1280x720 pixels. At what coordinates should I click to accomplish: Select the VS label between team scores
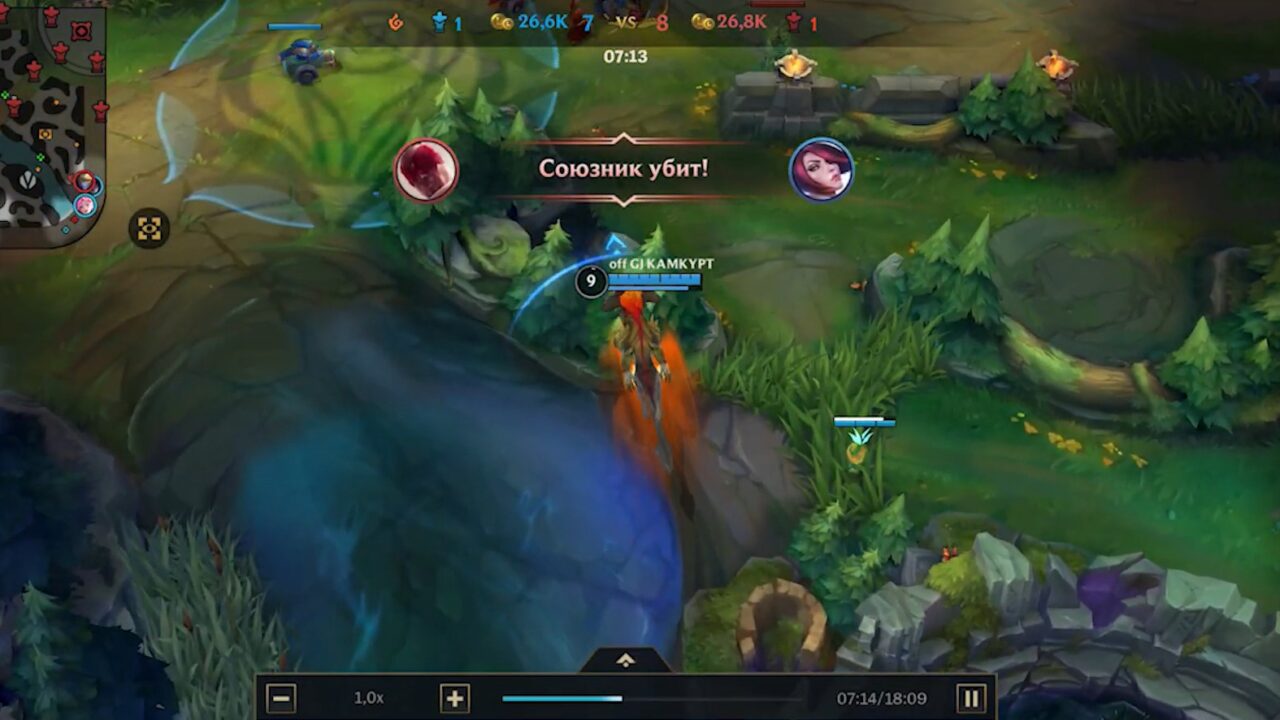click(625, 20)
